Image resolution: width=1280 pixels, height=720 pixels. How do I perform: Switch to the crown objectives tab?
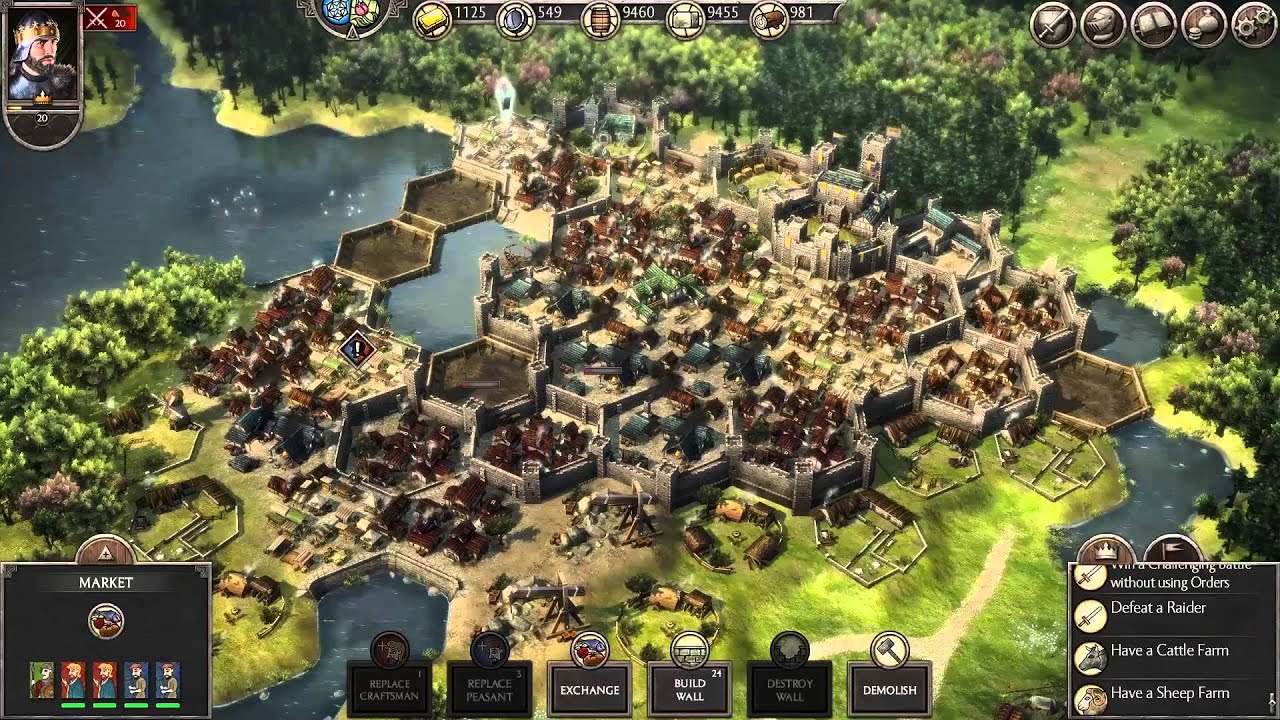pyautogui.click(x=1105, y=551)
